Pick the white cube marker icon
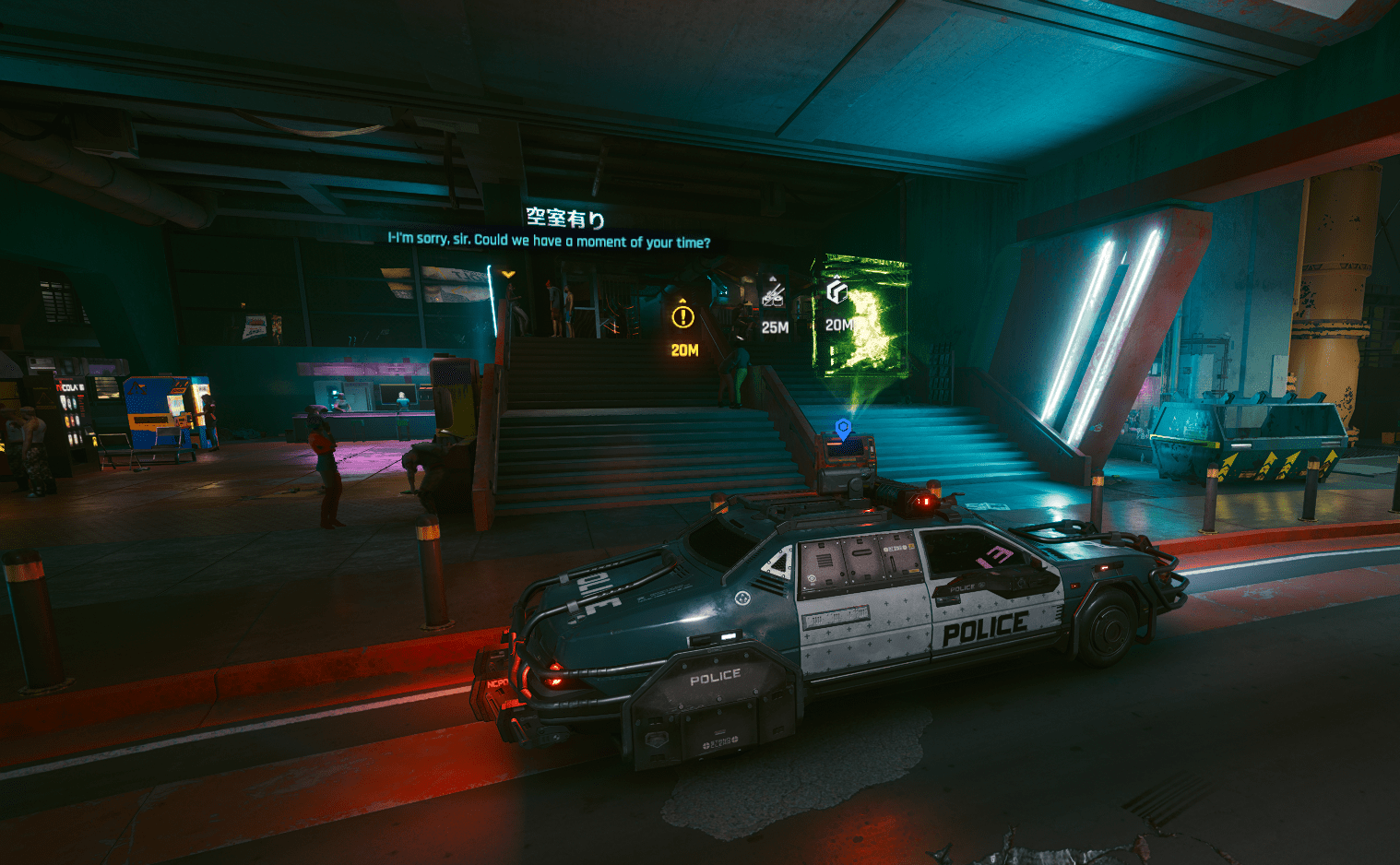 coord(836,291)
